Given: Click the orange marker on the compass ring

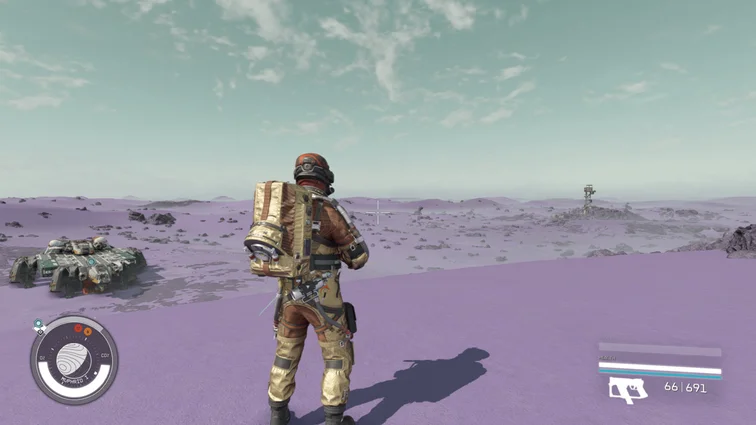Looking at the screenshot, I should click(x=86, y=331).
